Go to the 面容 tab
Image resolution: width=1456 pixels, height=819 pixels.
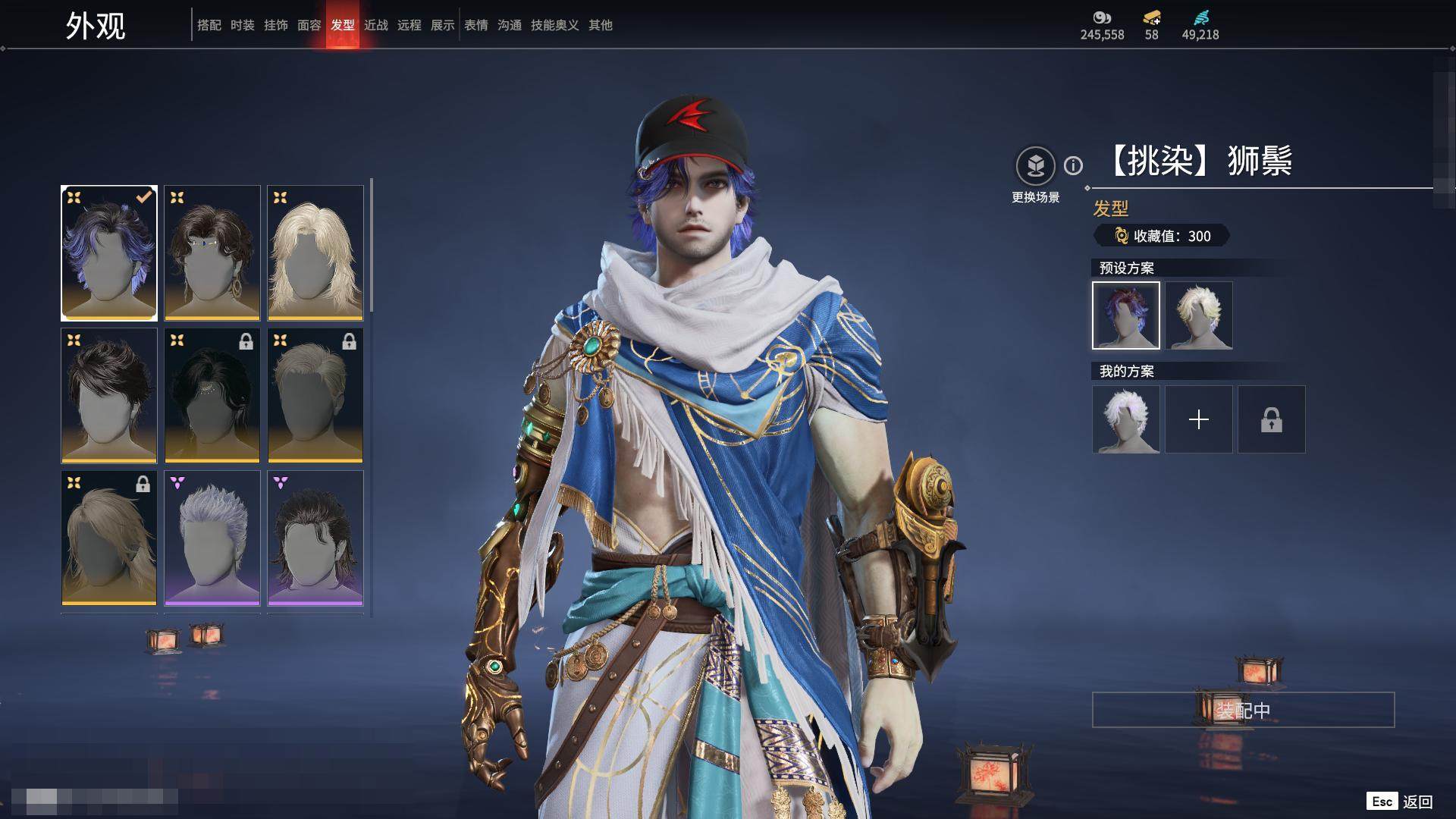(x=309, y=25)
